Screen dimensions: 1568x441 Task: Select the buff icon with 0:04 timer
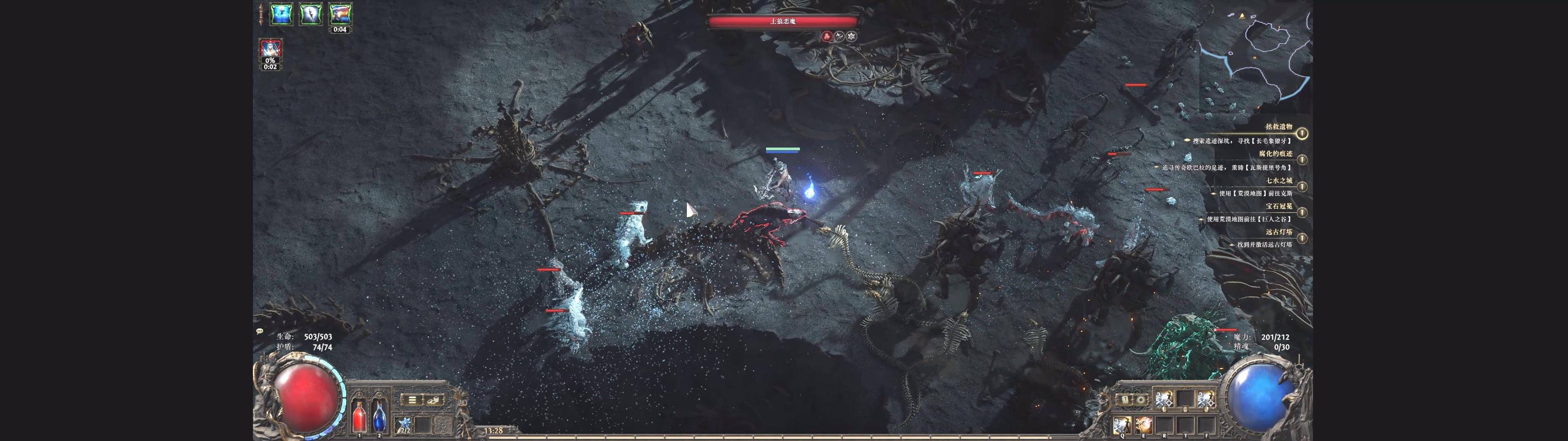tap(340, 14)
